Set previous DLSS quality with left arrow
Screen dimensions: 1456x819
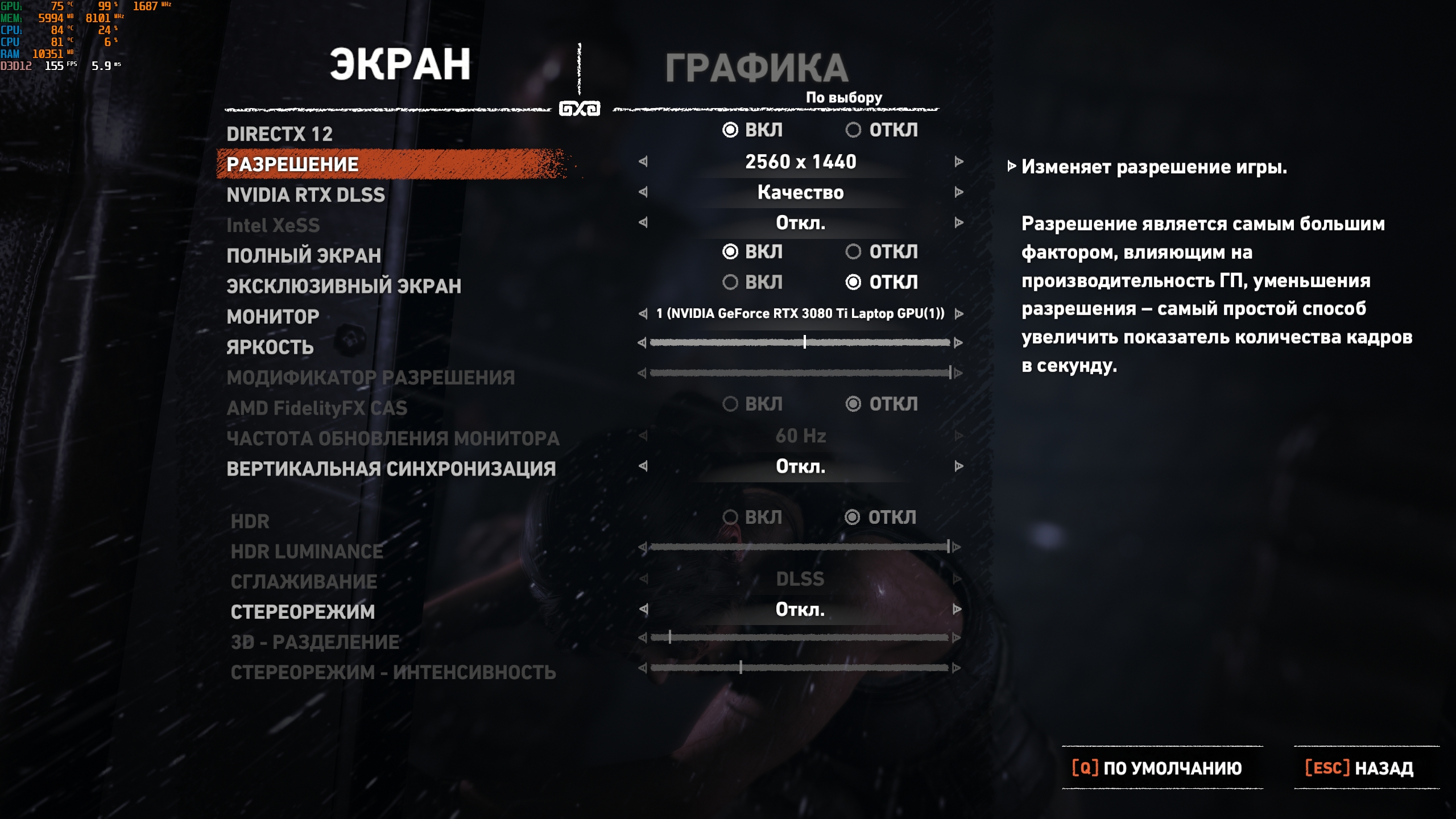(x=643, y=192)
